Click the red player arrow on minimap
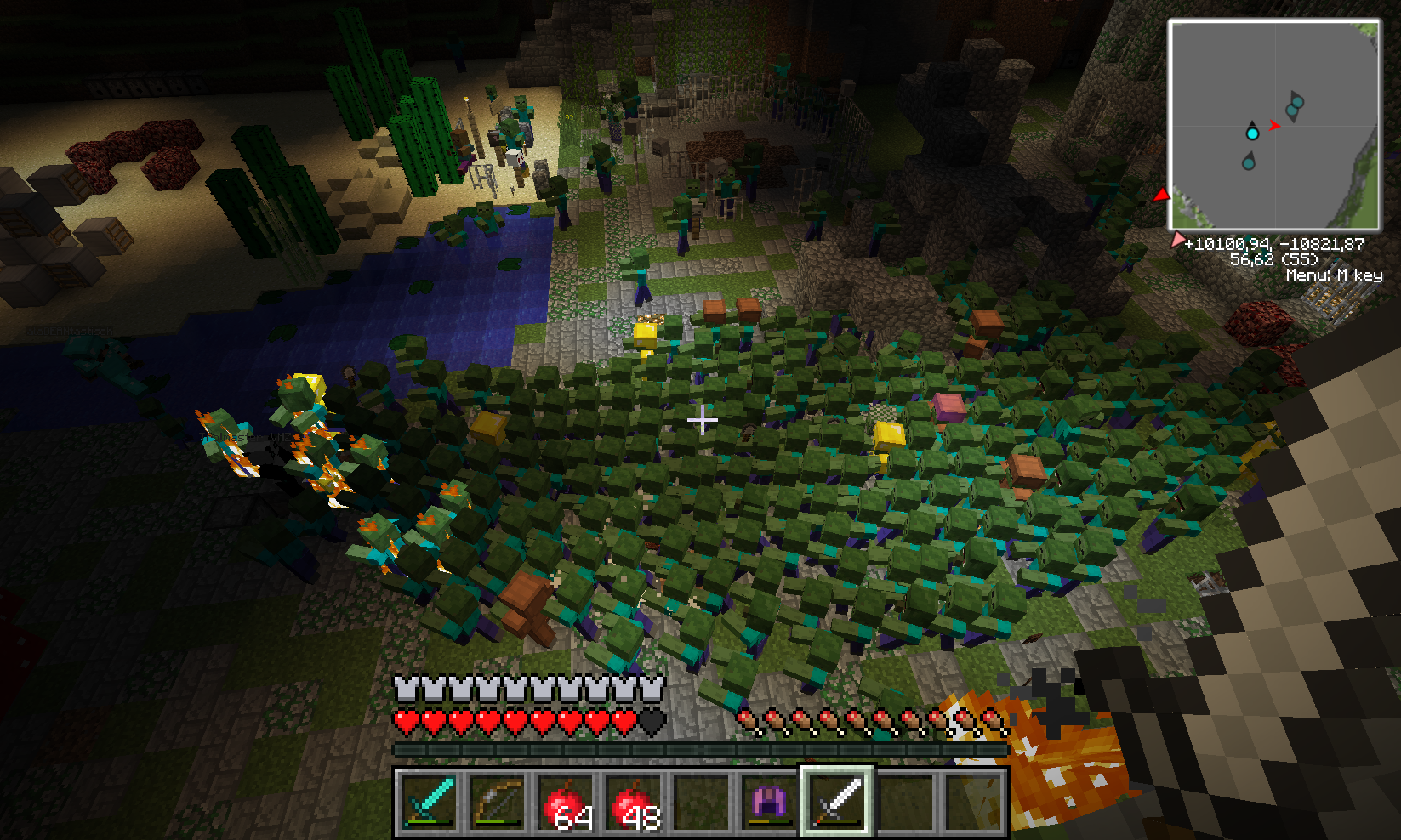The width and height of the screenshot is (1401, 840). coord(1274,125)
